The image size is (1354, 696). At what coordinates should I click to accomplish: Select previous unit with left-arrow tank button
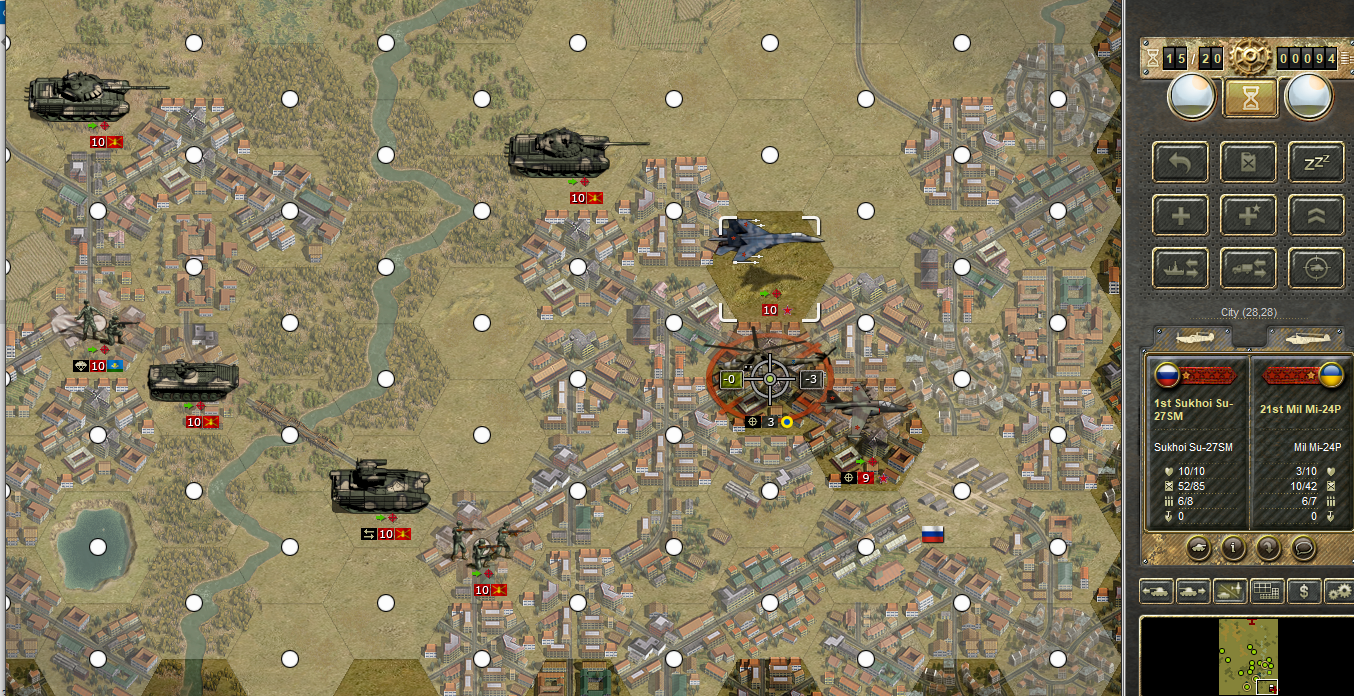[x=1156, y=591]
